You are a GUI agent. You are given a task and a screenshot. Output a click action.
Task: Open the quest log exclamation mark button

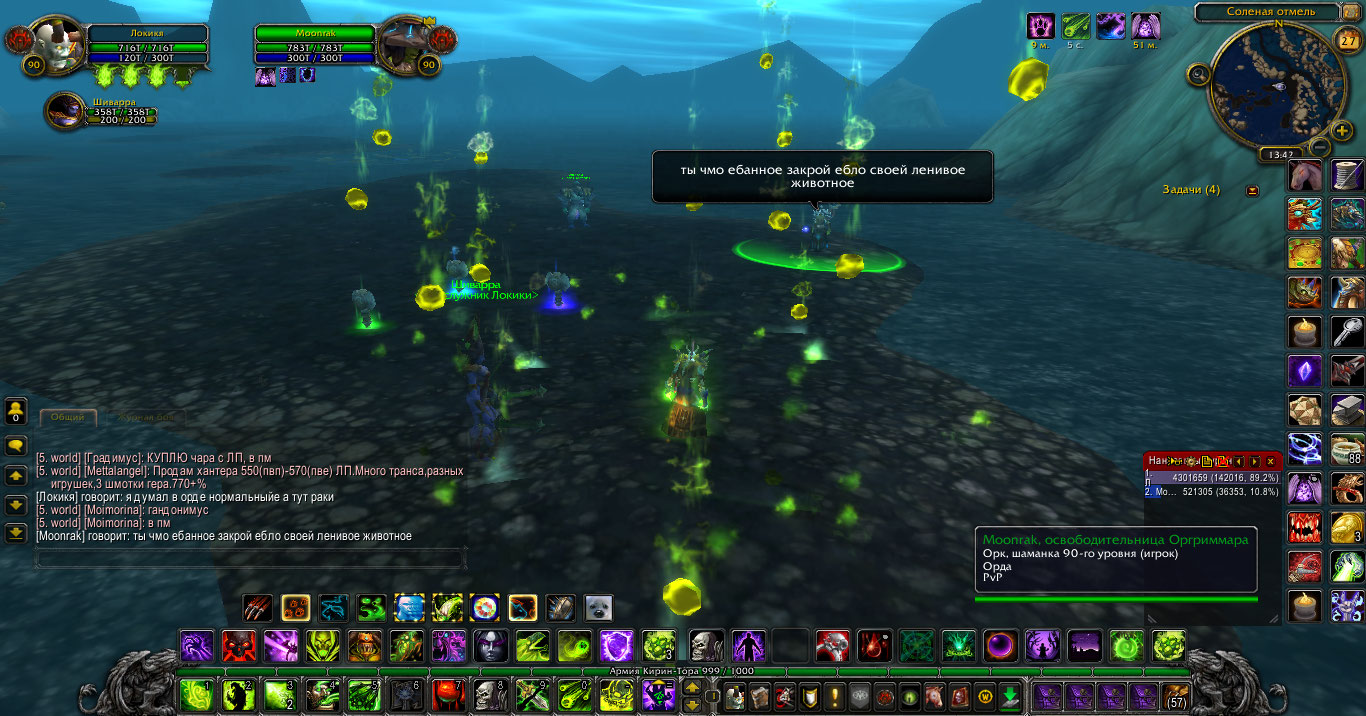point(834,696)
